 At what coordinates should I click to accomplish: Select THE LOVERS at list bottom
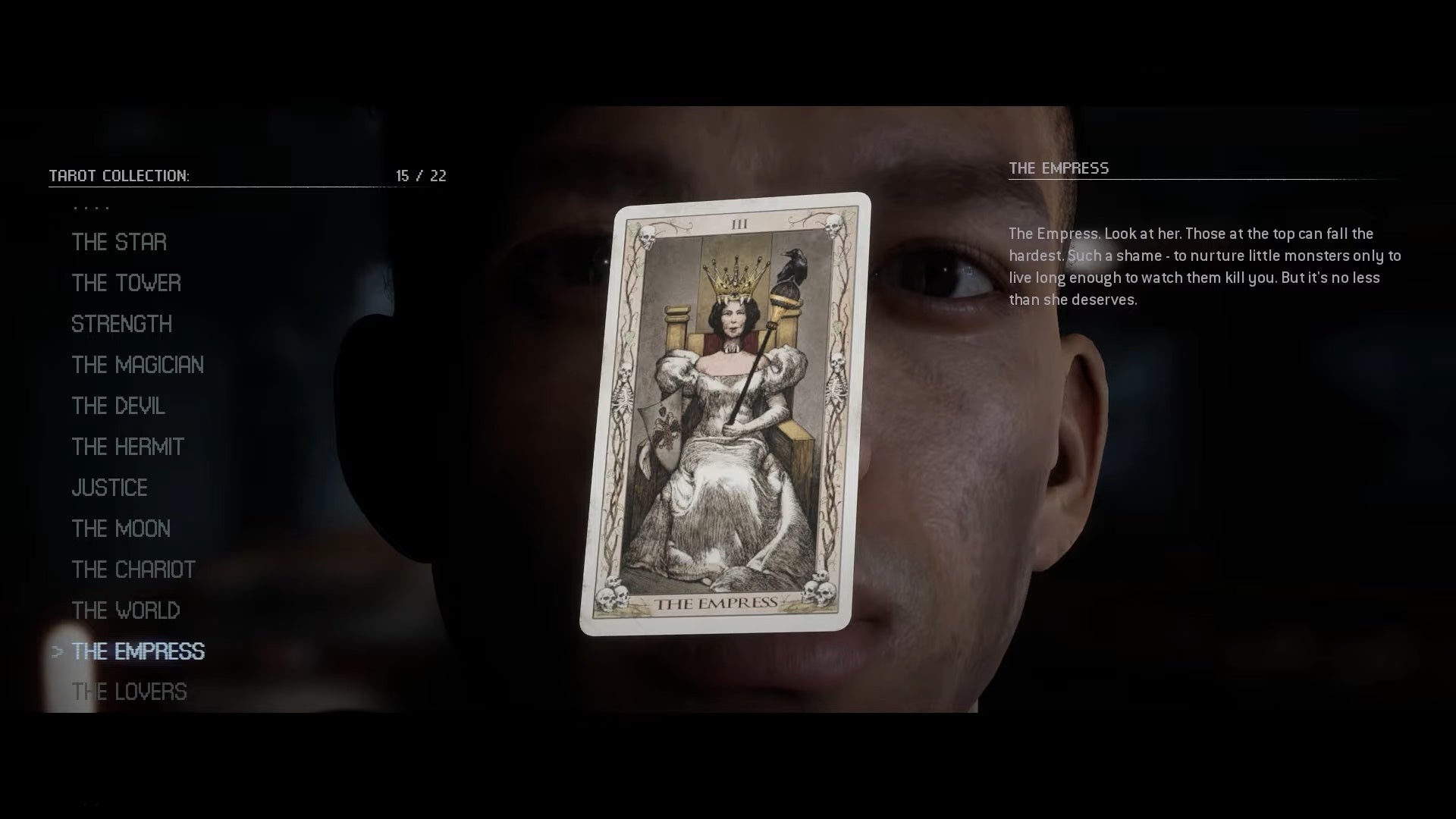tap(130, 692)
